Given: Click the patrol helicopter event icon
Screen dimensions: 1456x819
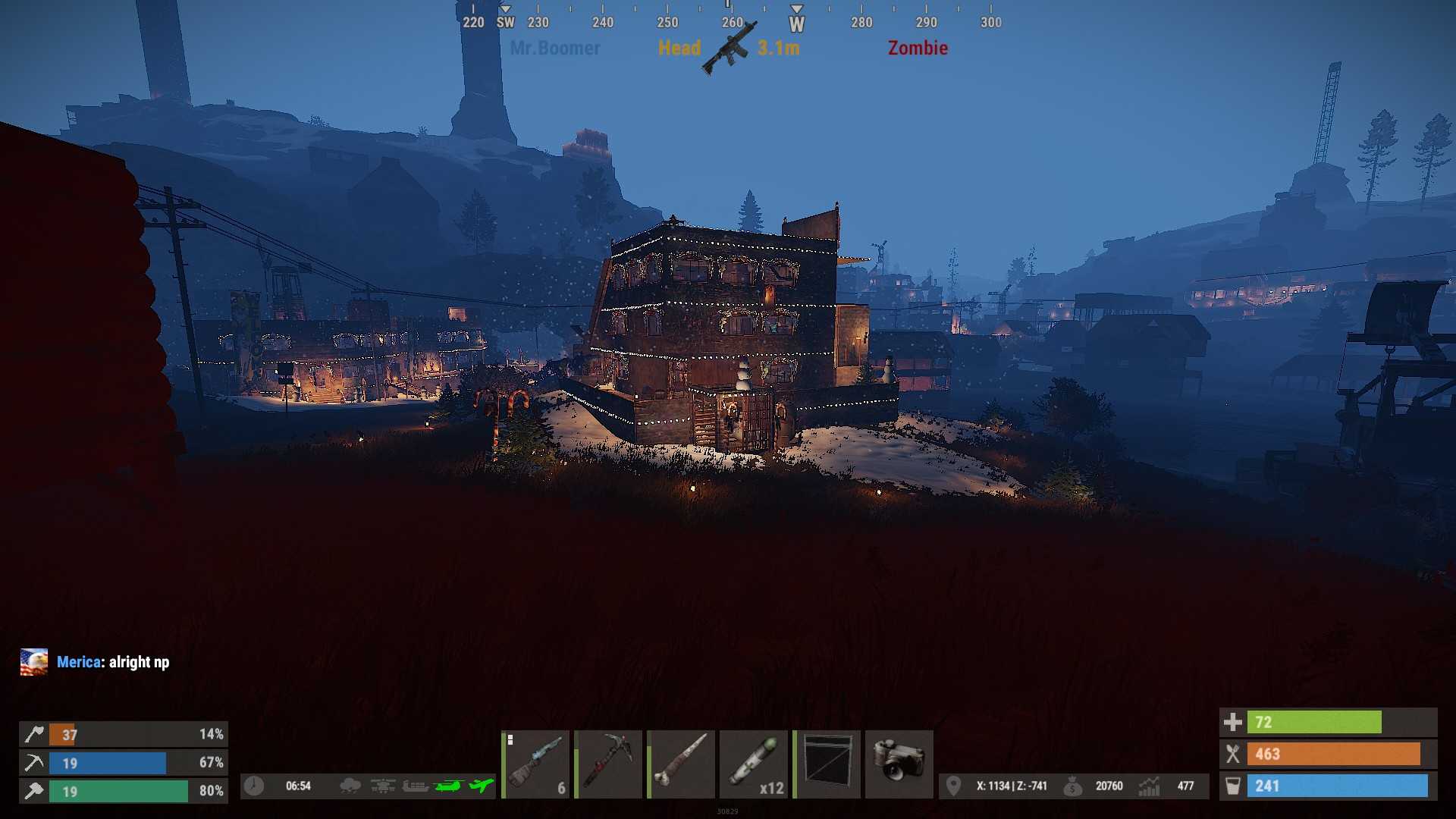Looking at the screenshot, I should [383, 786].
